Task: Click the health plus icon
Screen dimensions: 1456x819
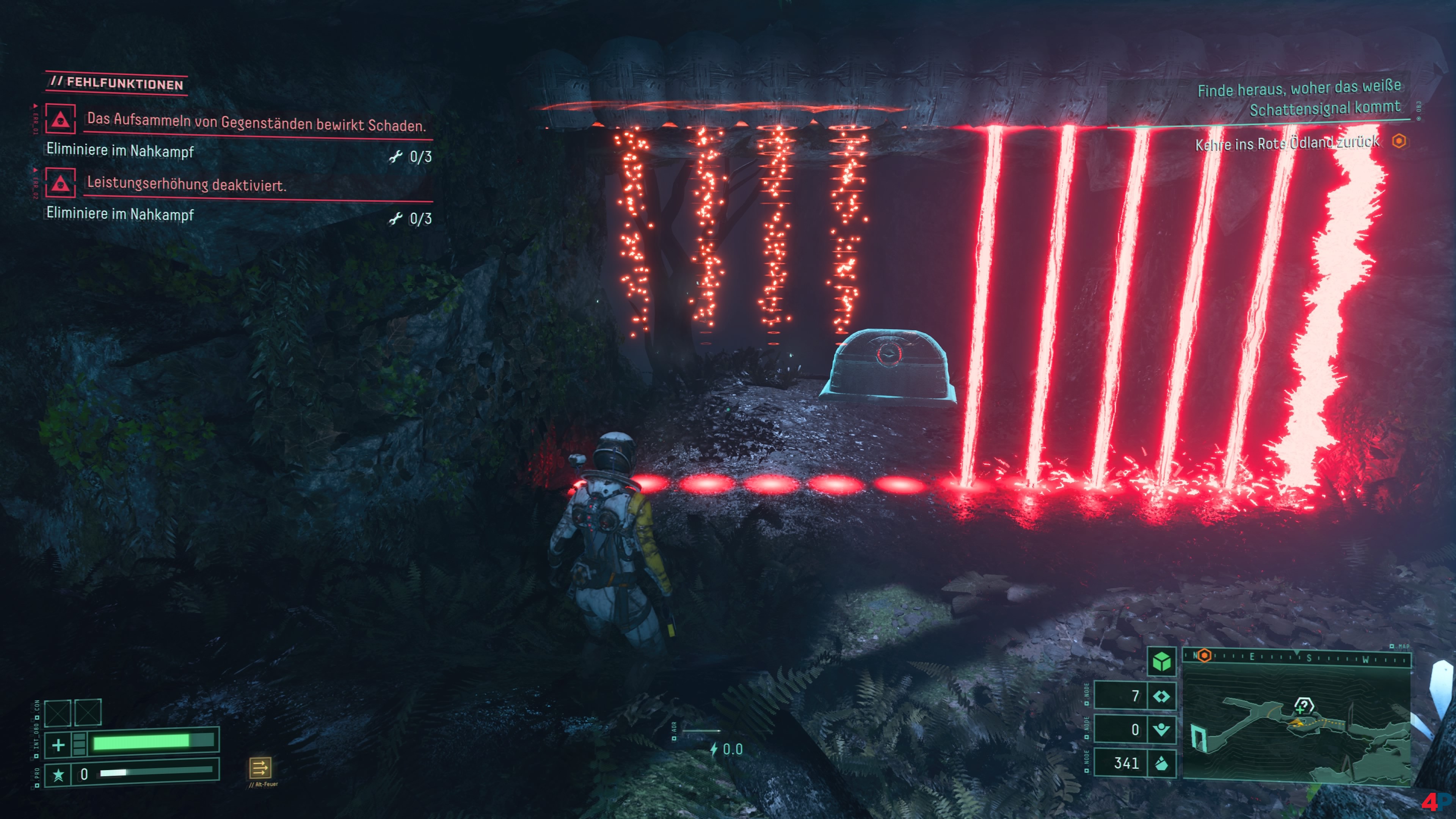Action: click(58, 745)
